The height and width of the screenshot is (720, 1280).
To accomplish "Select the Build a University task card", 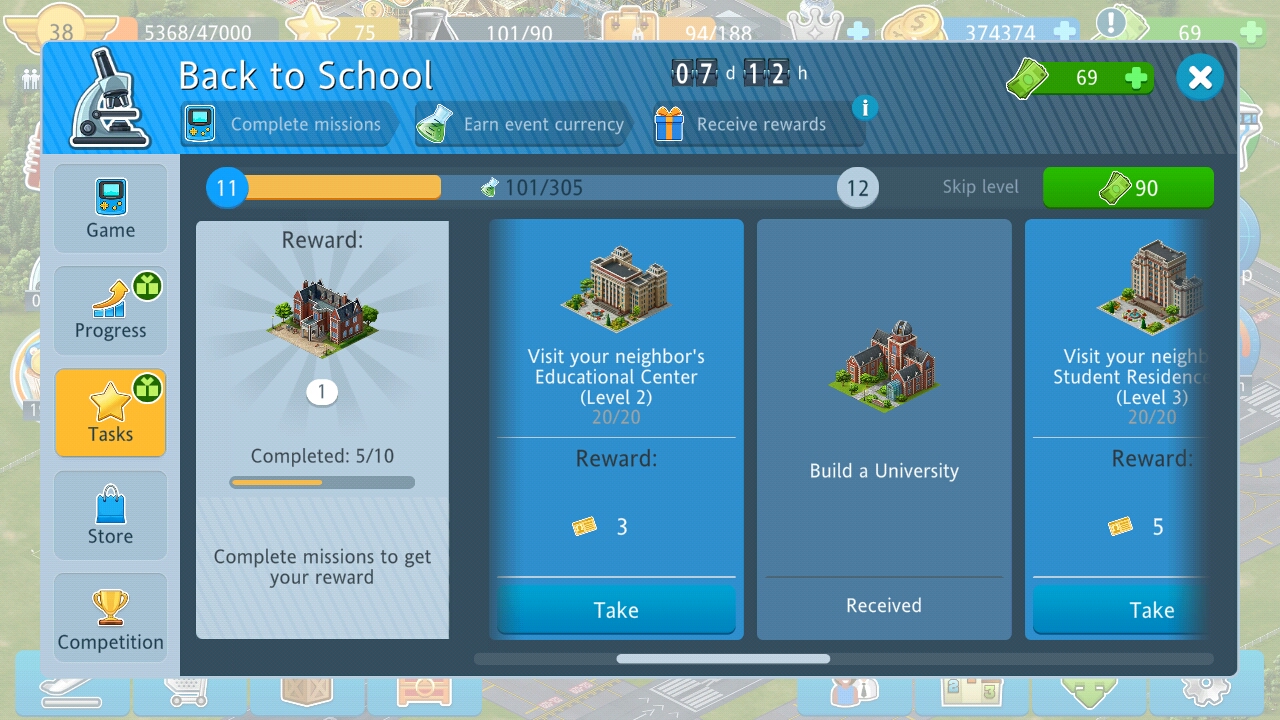I will pyautogui.click(x=884, y=429).
